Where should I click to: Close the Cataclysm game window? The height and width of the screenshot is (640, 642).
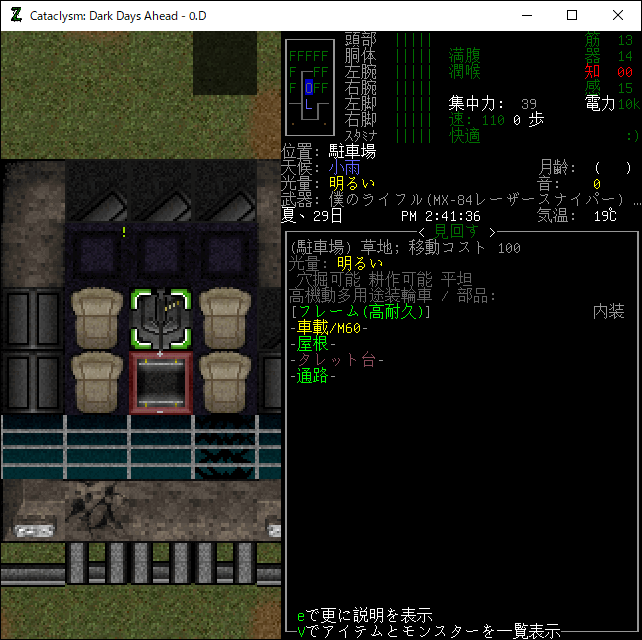tap(618, 15)
